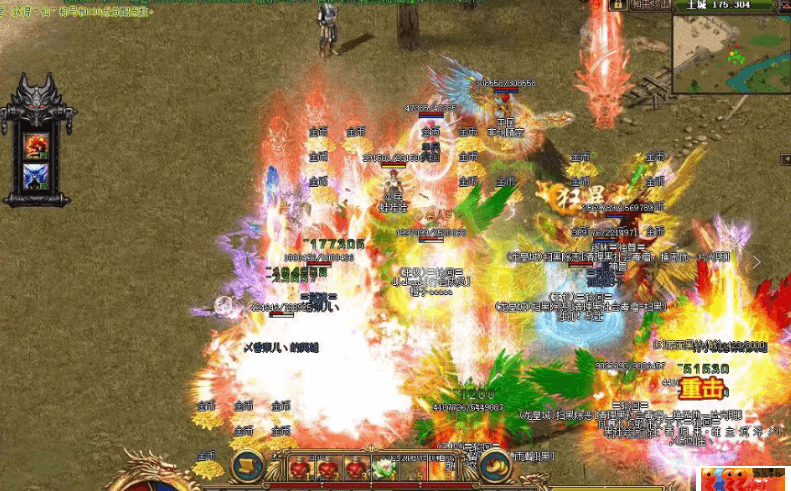Open the round scroll button left of hotbar

pyautogui.click(x=247, y=466)
